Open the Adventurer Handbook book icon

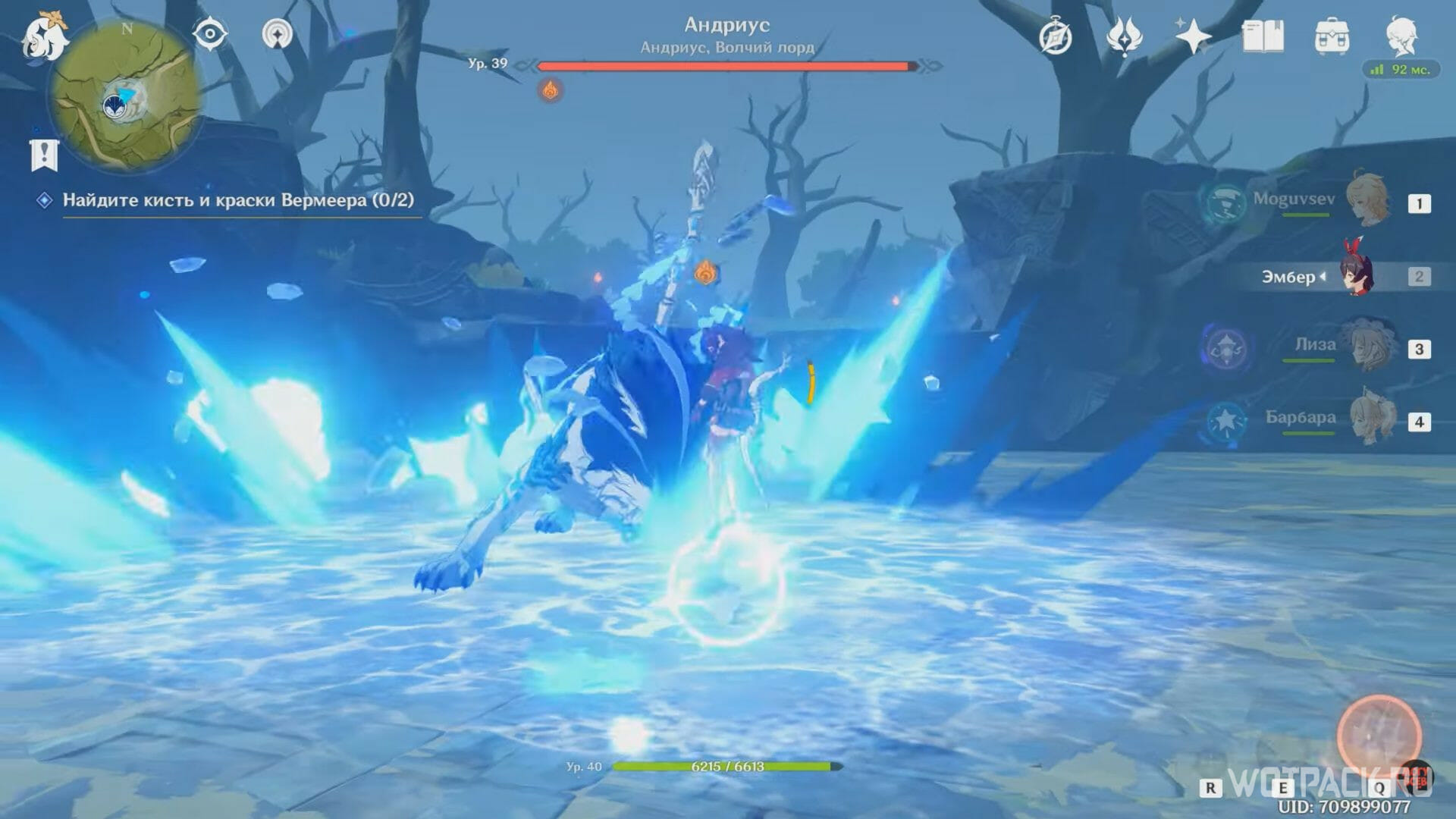coord(1263,36)
